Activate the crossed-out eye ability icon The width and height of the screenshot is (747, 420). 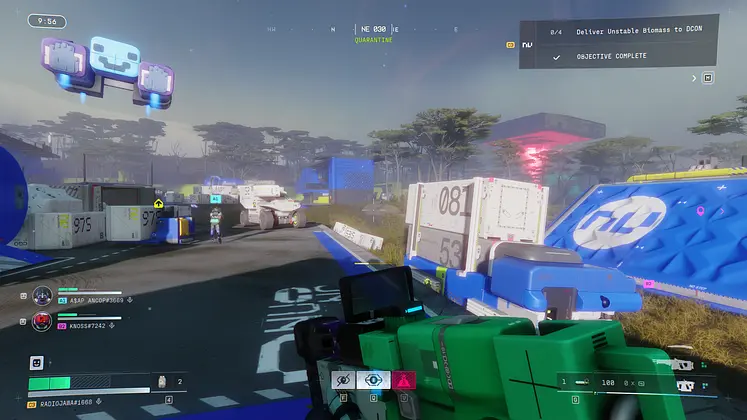344,380
